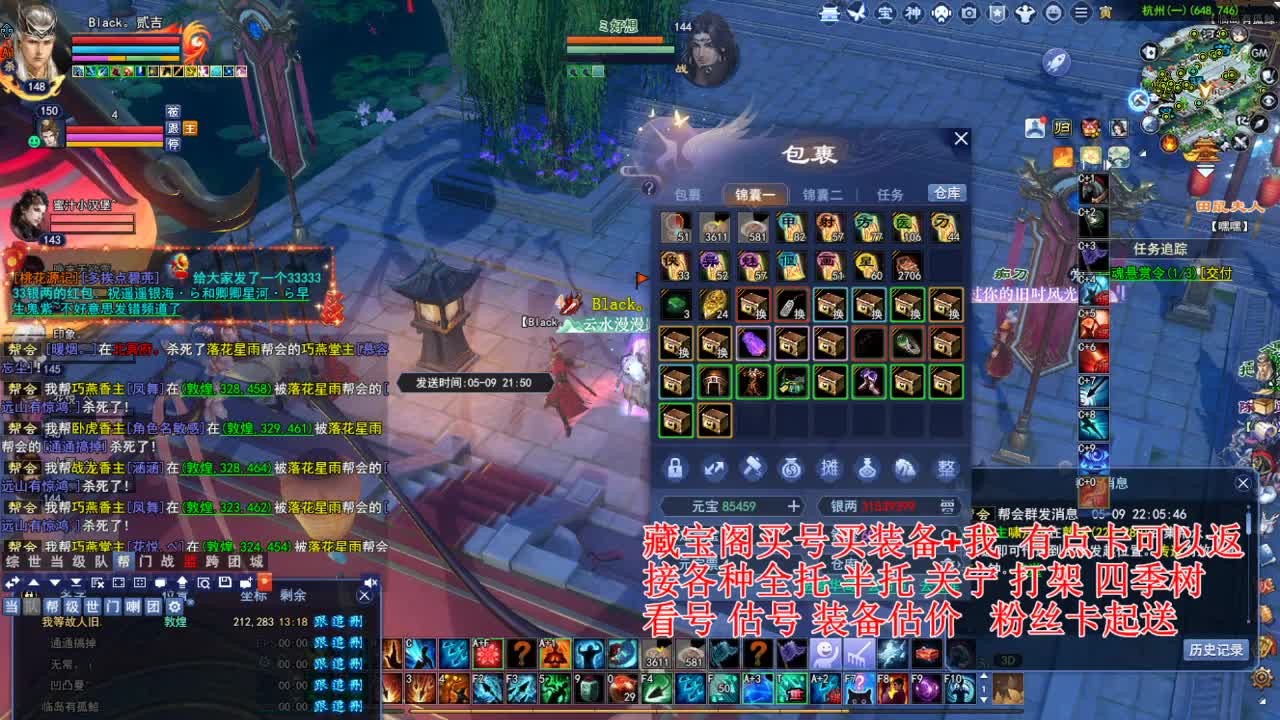Viewport: 1280px width, 720px height.
Task: Mute chat with the speaker icon
Action: (370, 582)
